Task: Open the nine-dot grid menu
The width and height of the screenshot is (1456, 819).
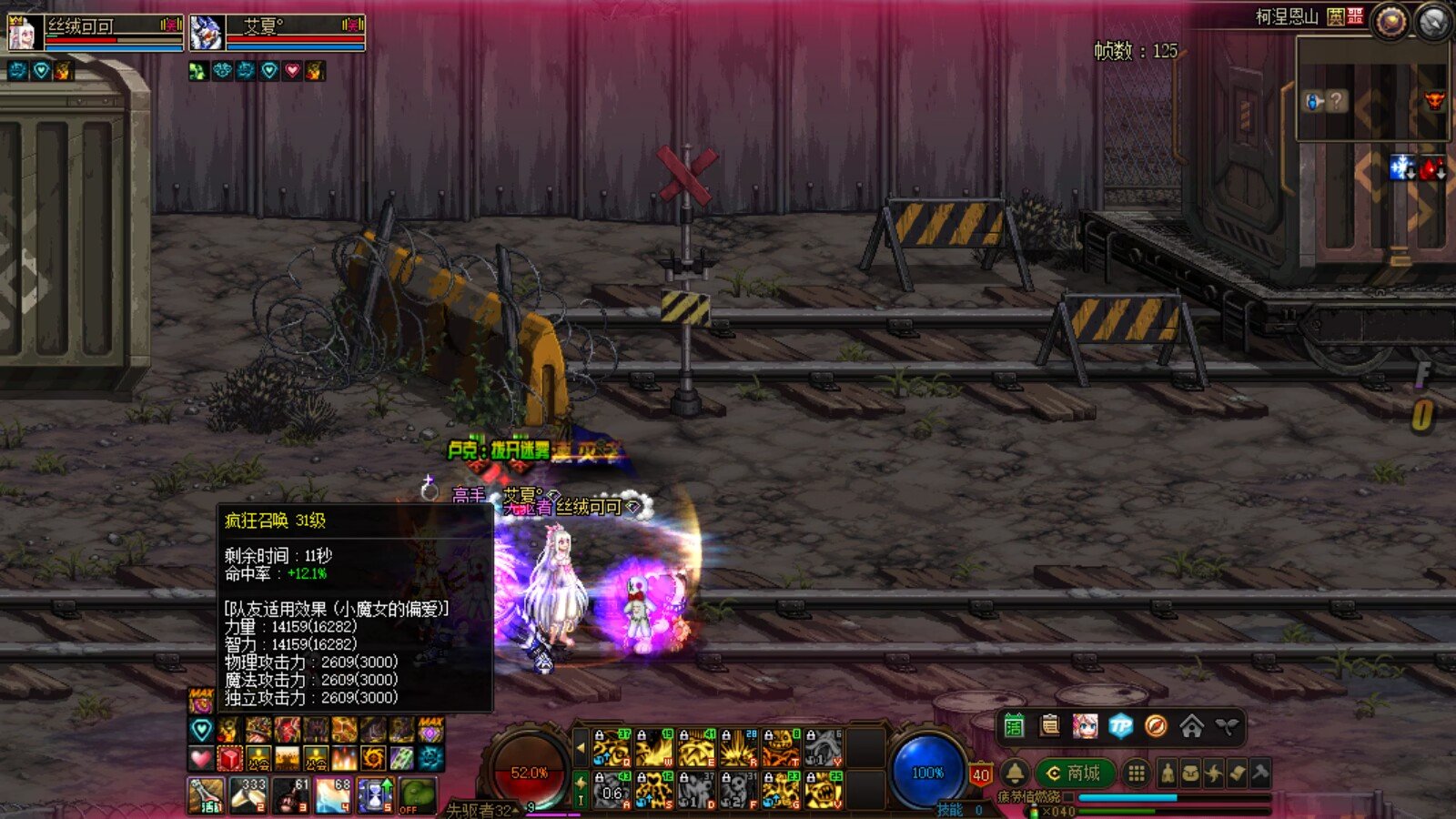Action: pyautogui.click(x=1136, y=773)
